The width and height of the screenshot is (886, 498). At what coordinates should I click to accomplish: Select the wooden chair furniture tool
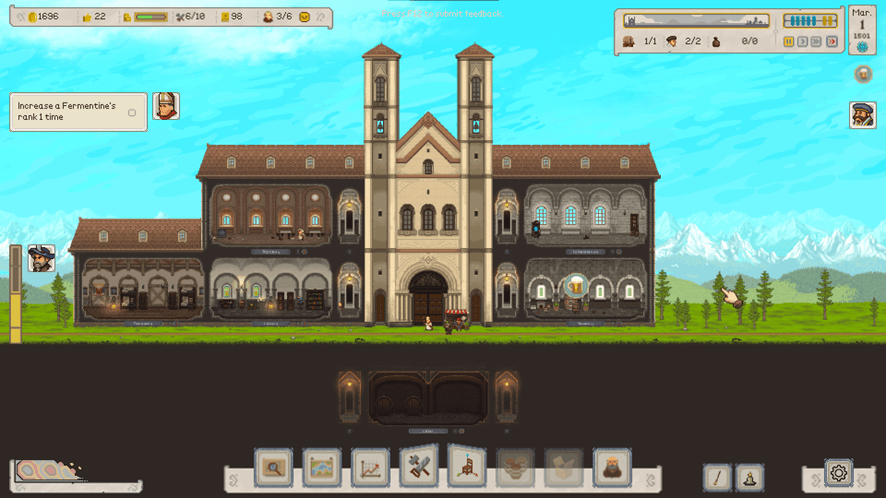(x=467, y=467)
